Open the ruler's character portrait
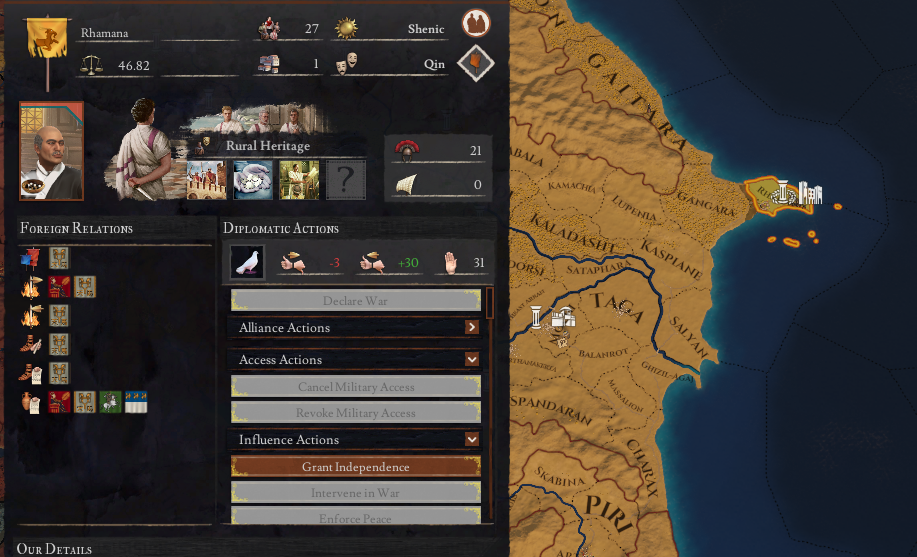The image size is (917, 557). pyautogui.click(x=51, y=151)
